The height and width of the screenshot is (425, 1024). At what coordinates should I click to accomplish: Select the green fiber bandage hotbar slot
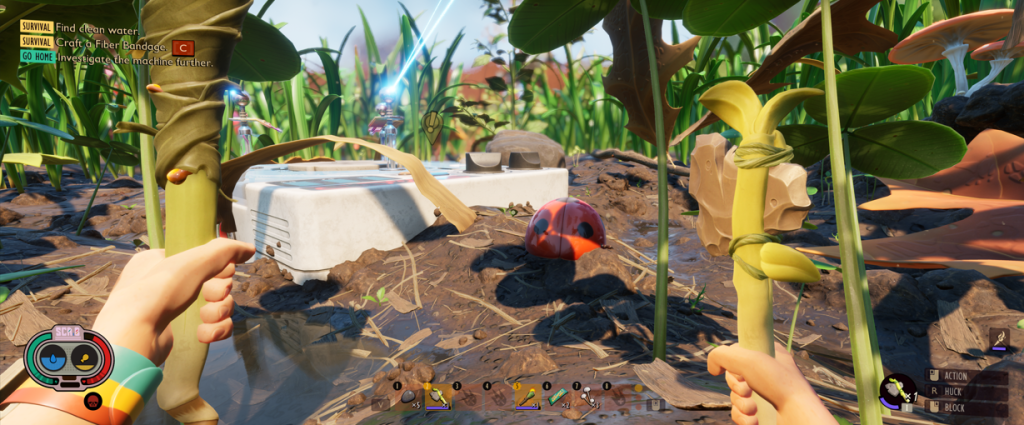point(557,397)
